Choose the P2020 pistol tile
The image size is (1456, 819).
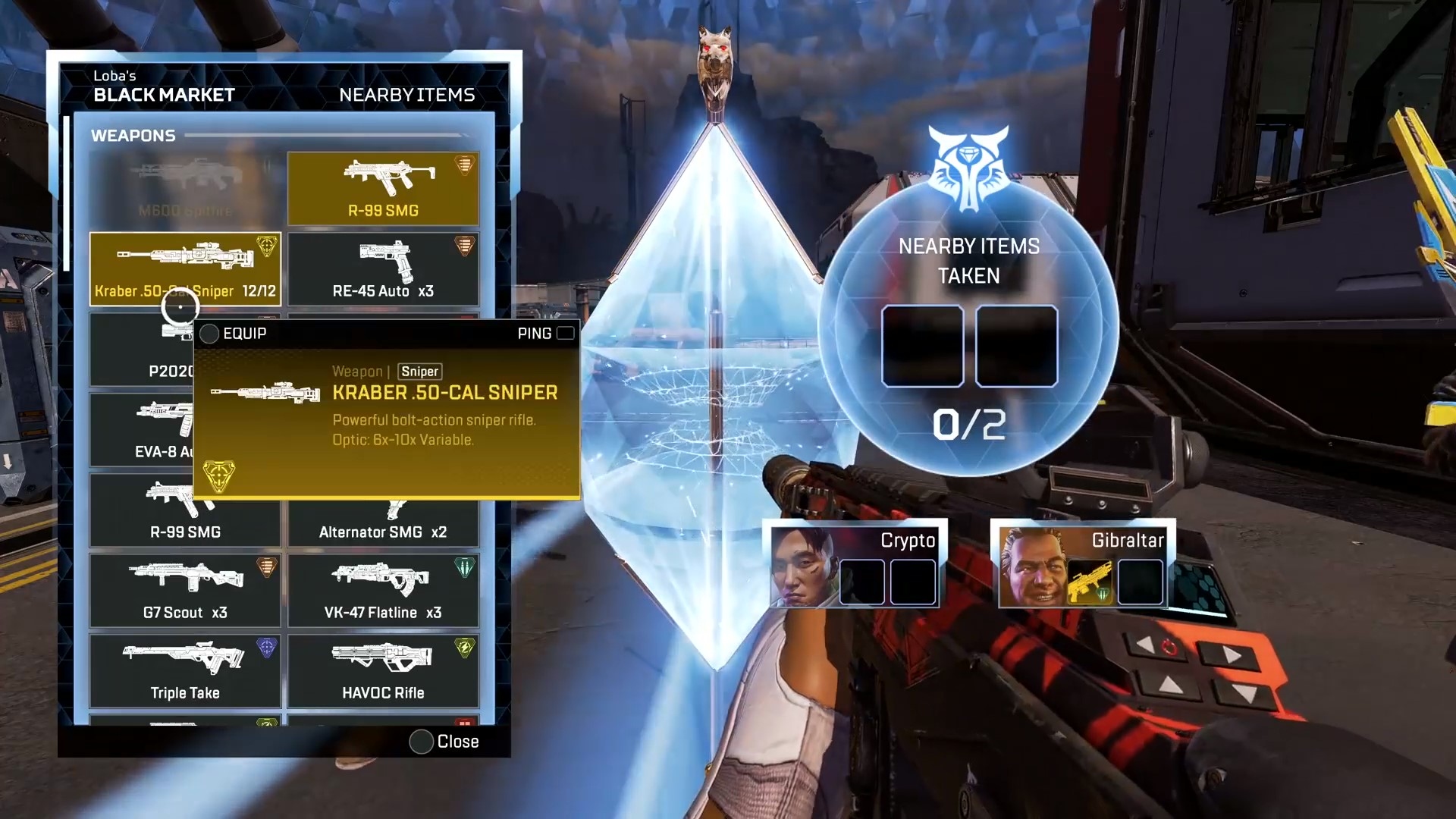[x=141, y=356]
